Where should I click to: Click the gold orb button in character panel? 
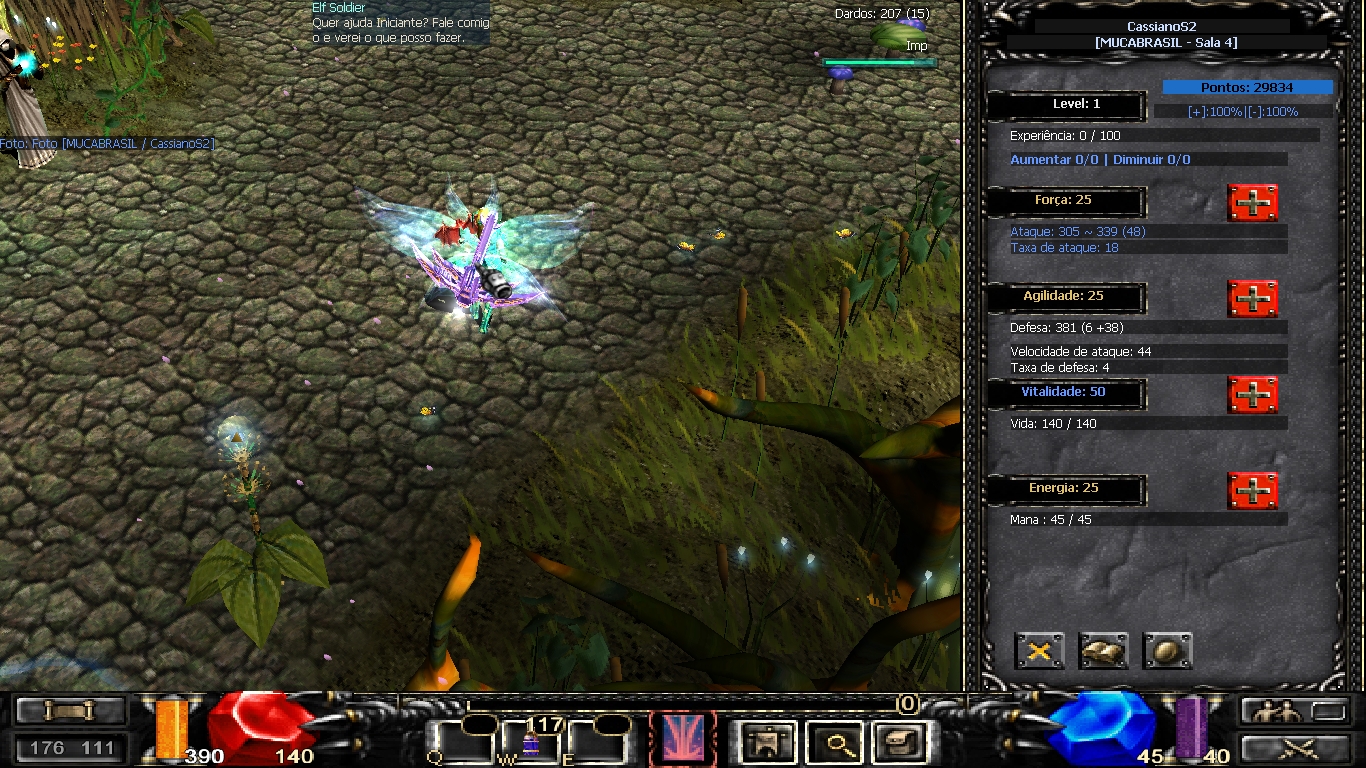tap(1167, 651)
